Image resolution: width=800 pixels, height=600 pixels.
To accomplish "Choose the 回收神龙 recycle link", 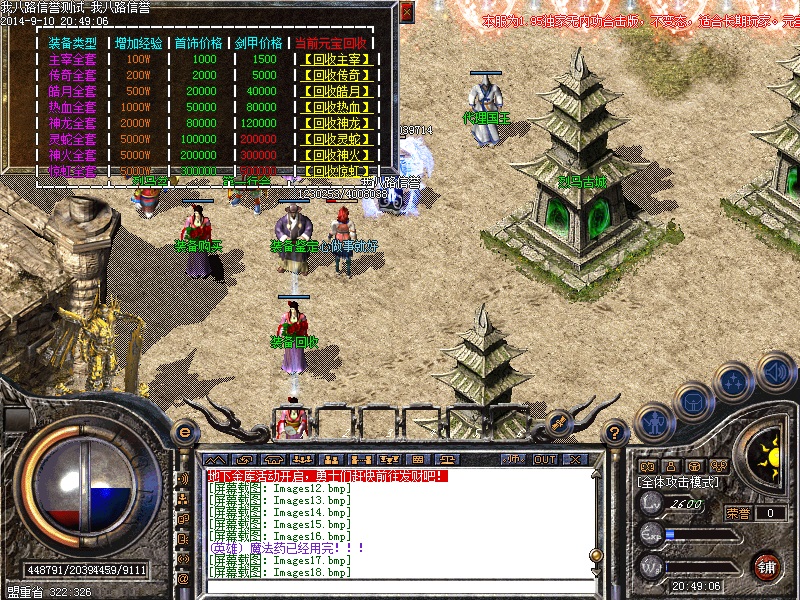I will click(x=333, y=123).
